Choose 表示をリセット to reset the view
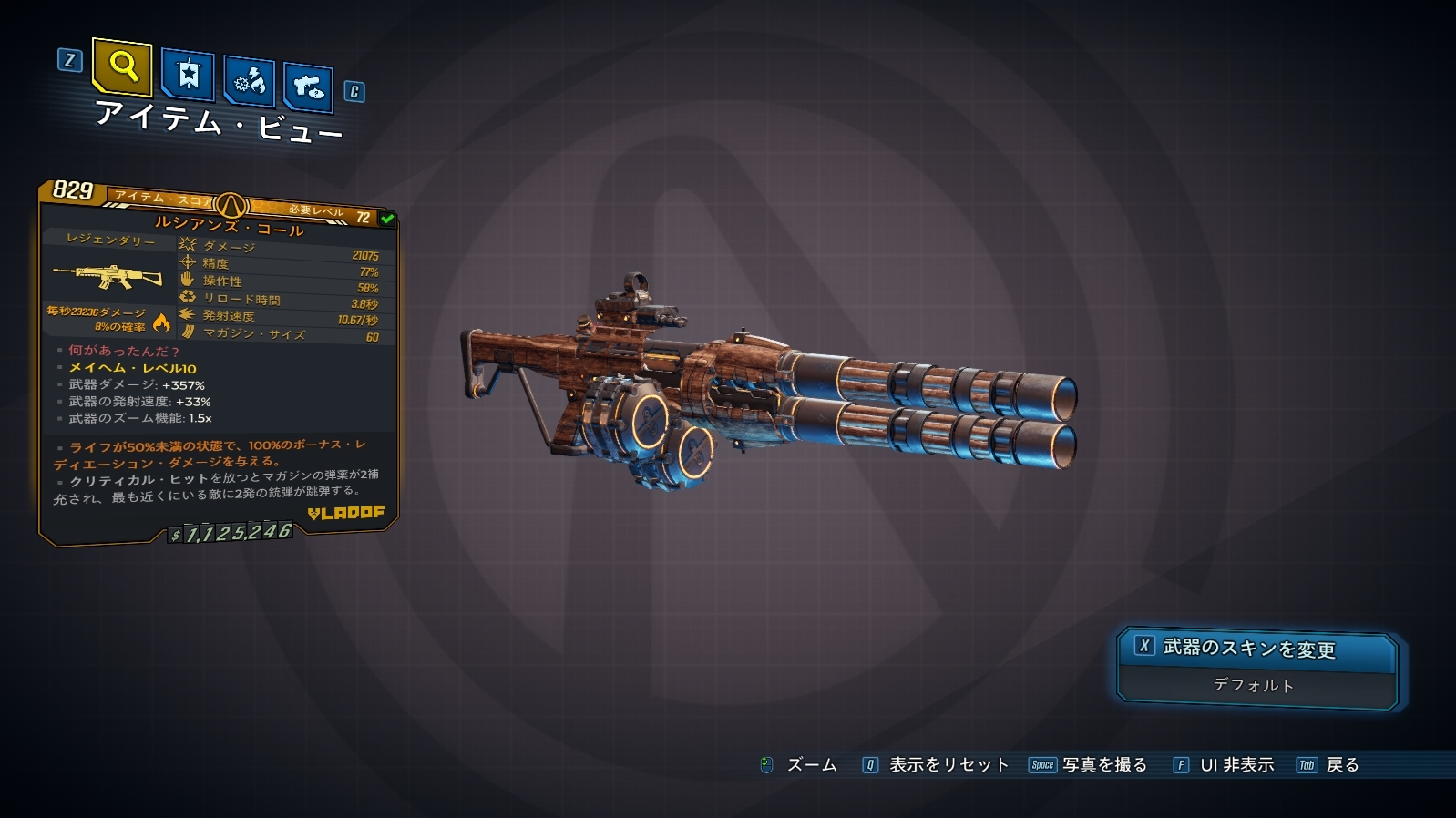Viewport: 1456px width, 818px height. 937,765
